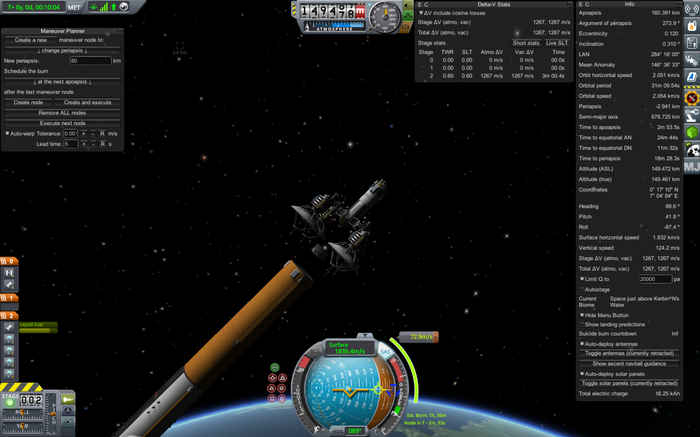700x437 pixels.
Task: Toggle the Hide Menu Button checkbox
Action: (x=582, y=314)
